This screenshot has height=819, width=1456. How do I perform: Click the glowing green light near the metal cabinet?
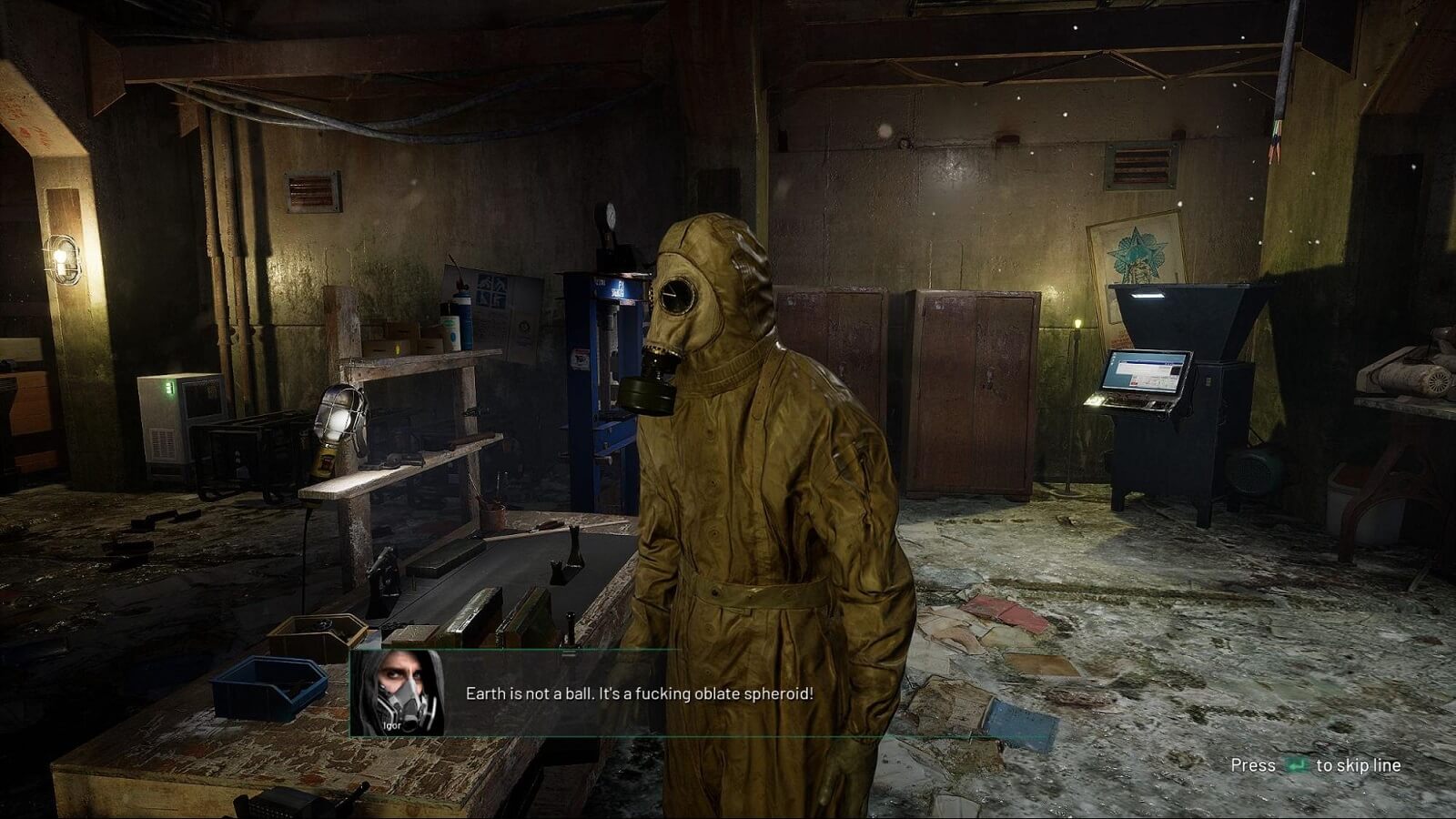pyautogui.click(x=1079, y=323)
